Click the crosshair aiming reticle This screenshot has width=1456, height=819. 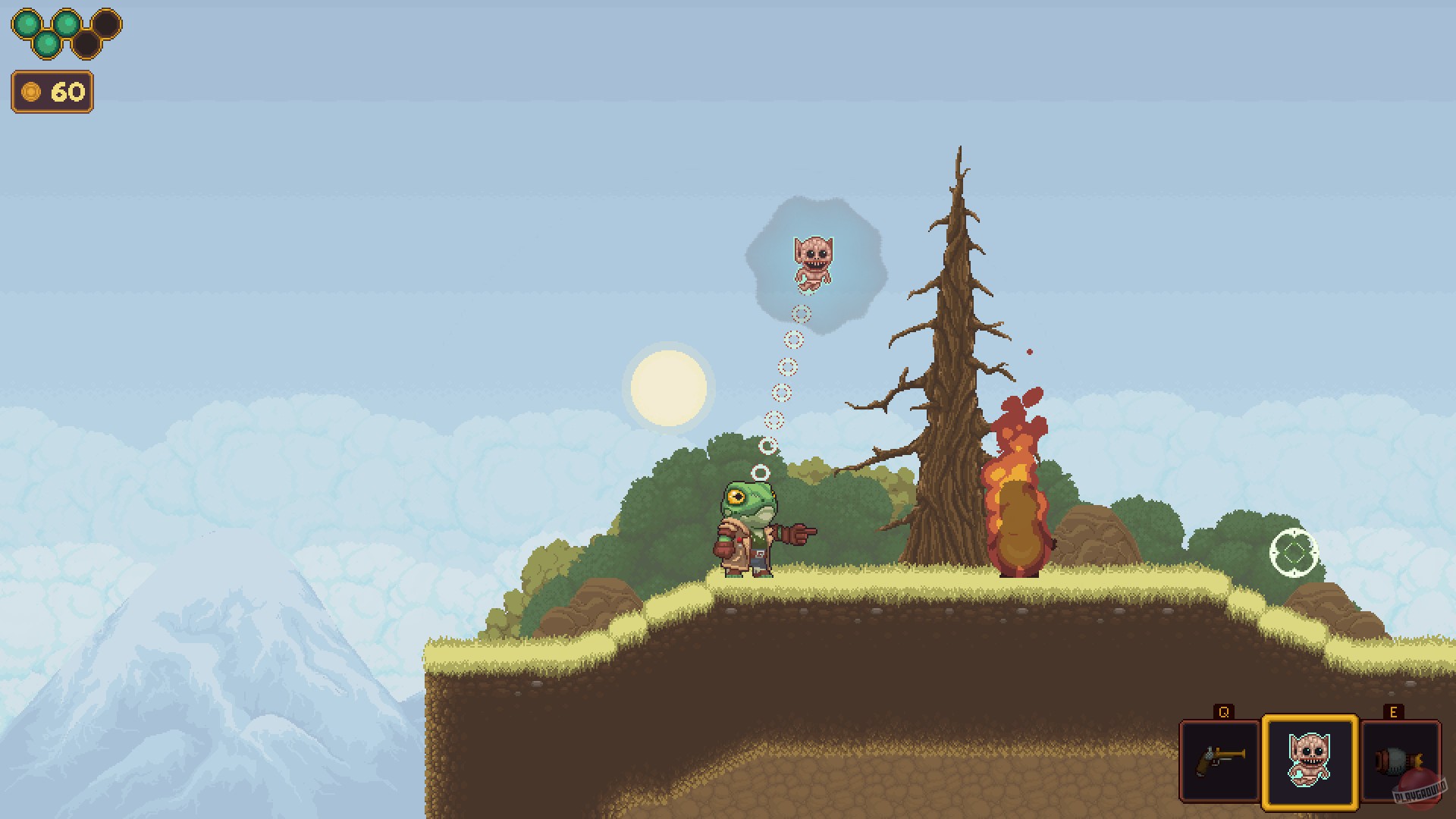(1294, 554)
